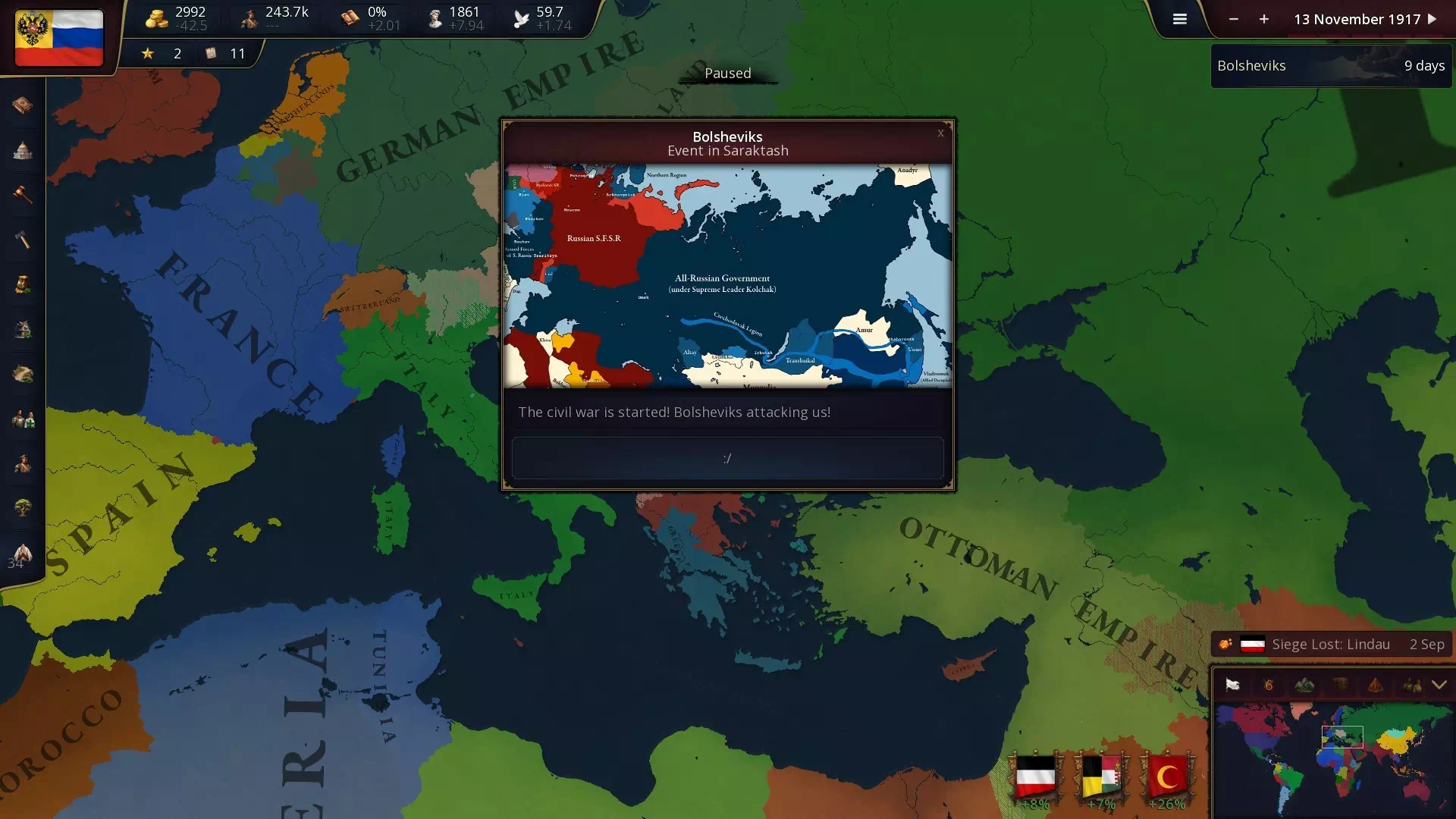
Task: Select the Ottoman crescent war flag shield
Action: (1168, 777)
